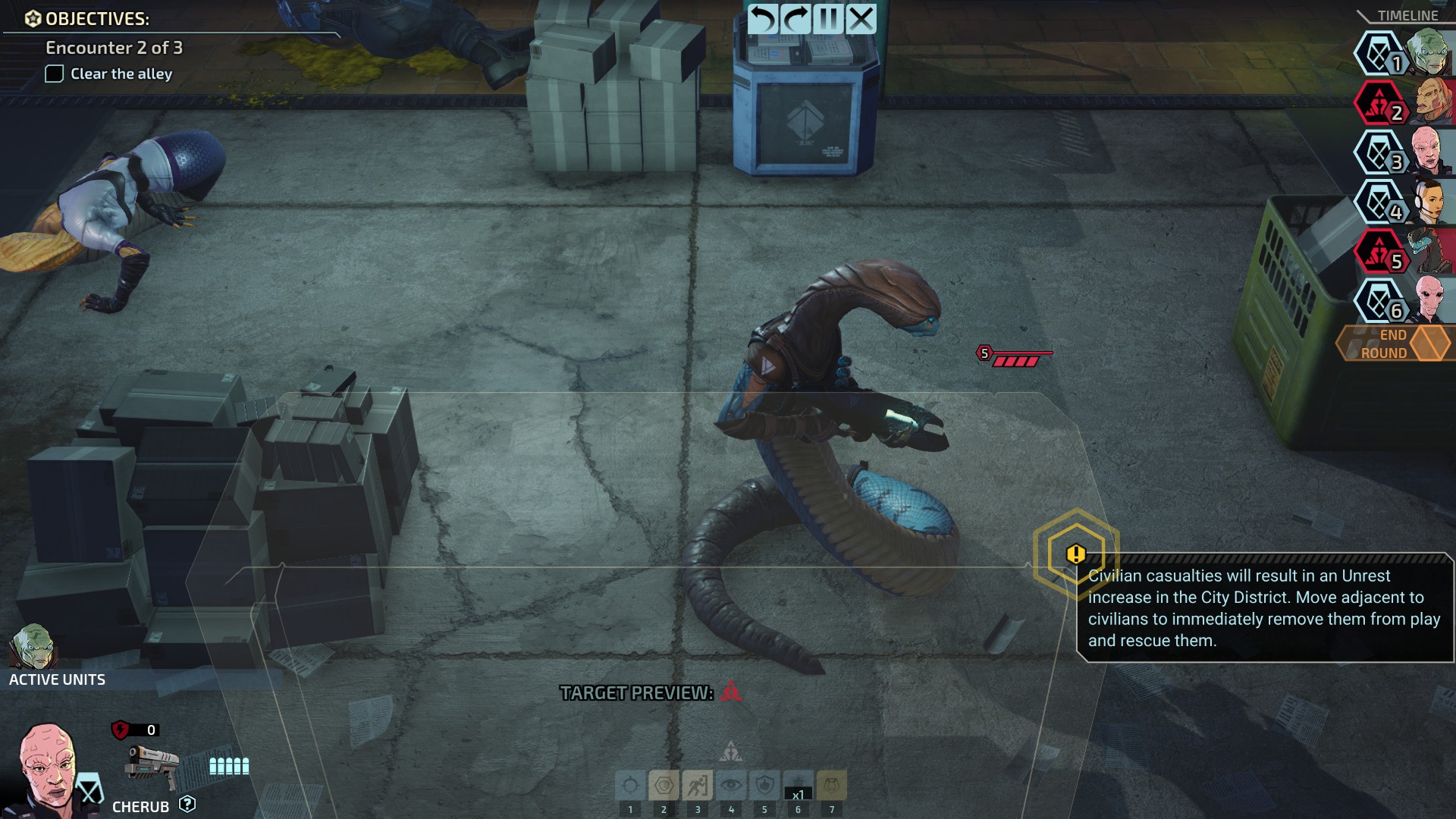Activate the hexagon shield ability
1456x819 pixels.
coord(664,786)
